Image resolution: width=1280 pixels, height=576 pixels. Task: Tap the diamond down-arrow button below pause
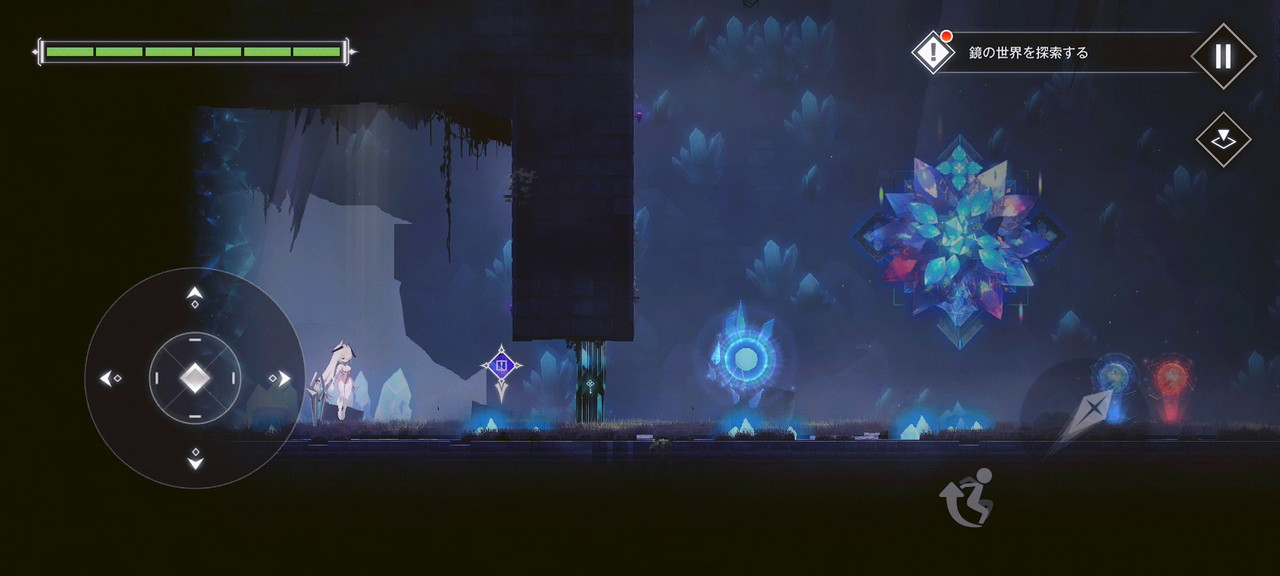click(x=1223, y=139)
